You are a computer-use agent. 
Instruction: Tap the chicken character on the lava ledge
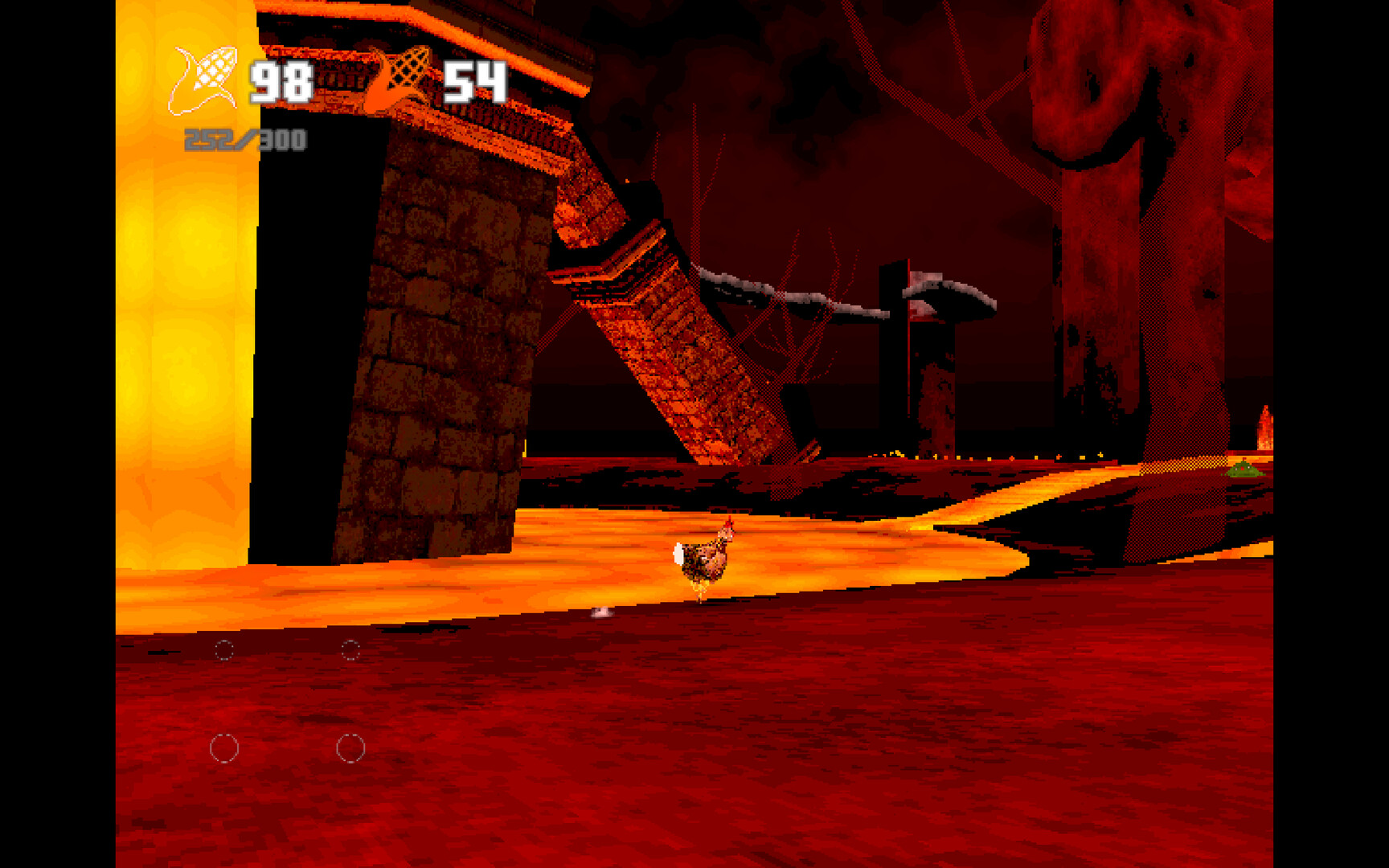[703, 559]
